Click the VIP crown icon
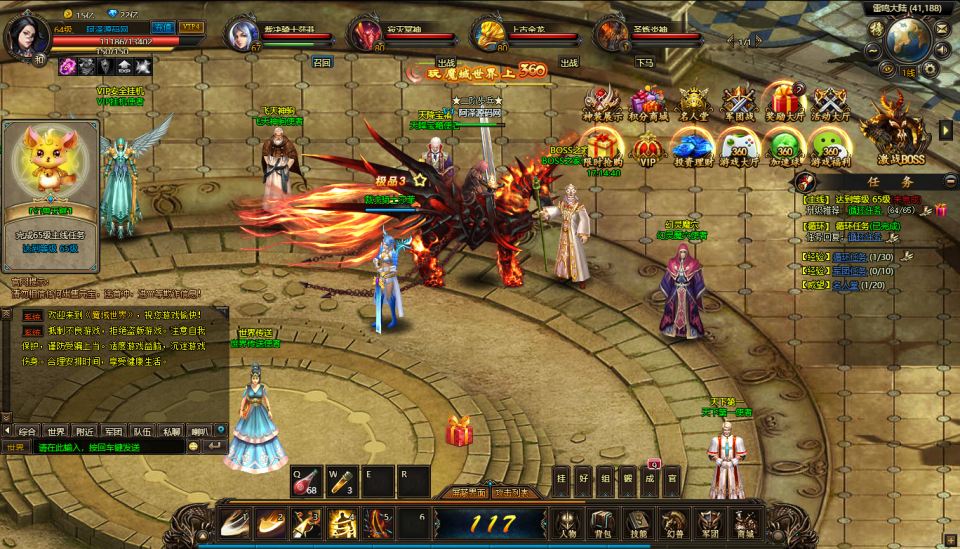 coord(647,149)
